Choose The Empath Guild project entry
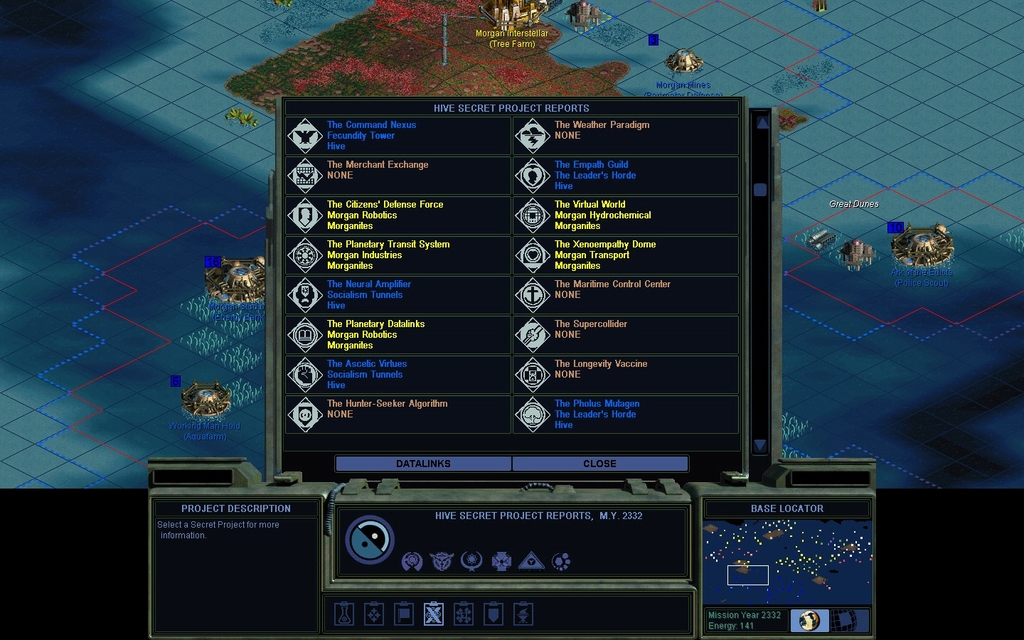The height and width of the screenshot is (640, 1024). (x=626, y=175)
